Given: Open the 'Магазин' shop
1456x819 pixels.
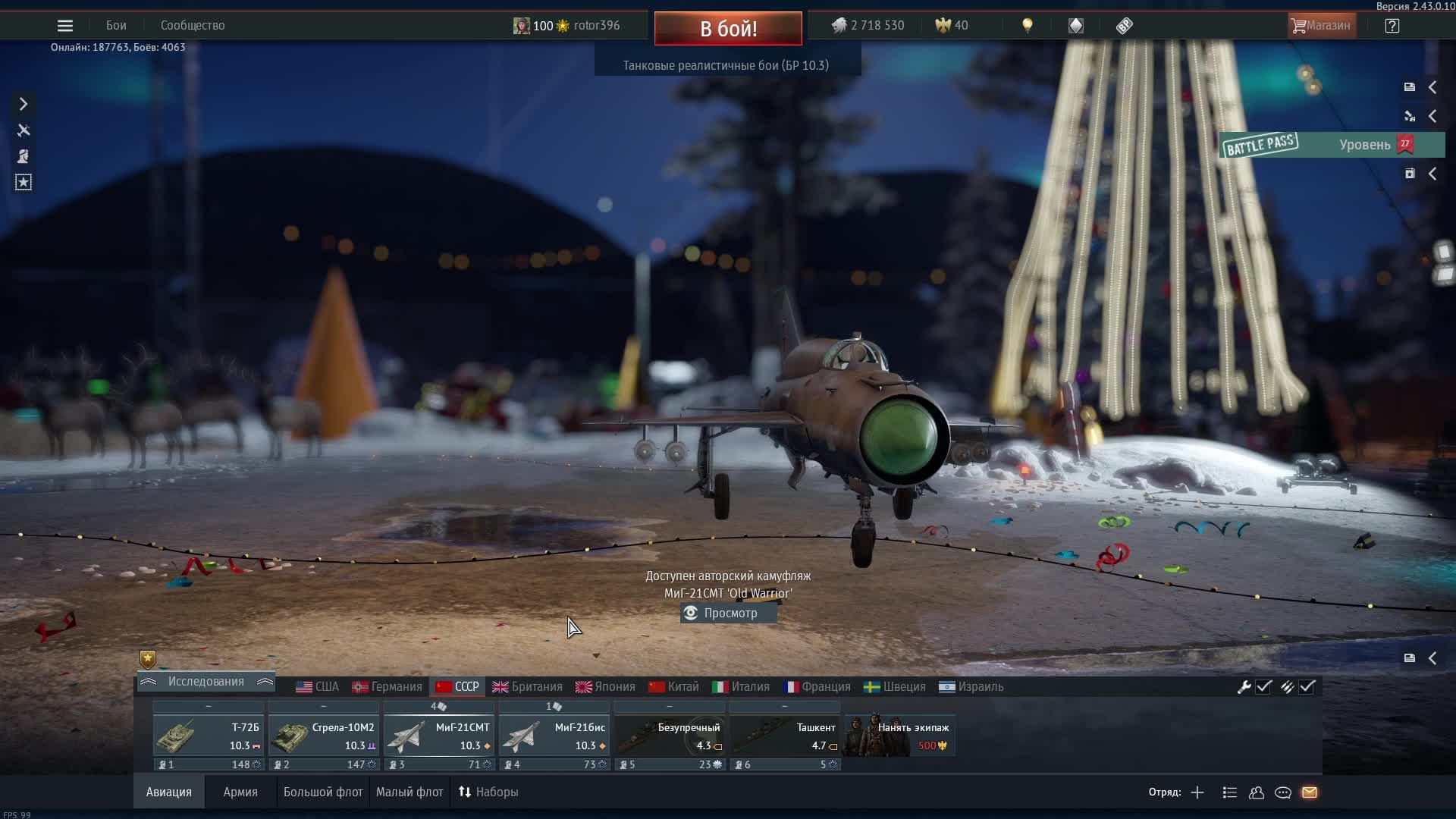Looking at the screenshot, I should pyautogui.click(x=1321, y=26).
